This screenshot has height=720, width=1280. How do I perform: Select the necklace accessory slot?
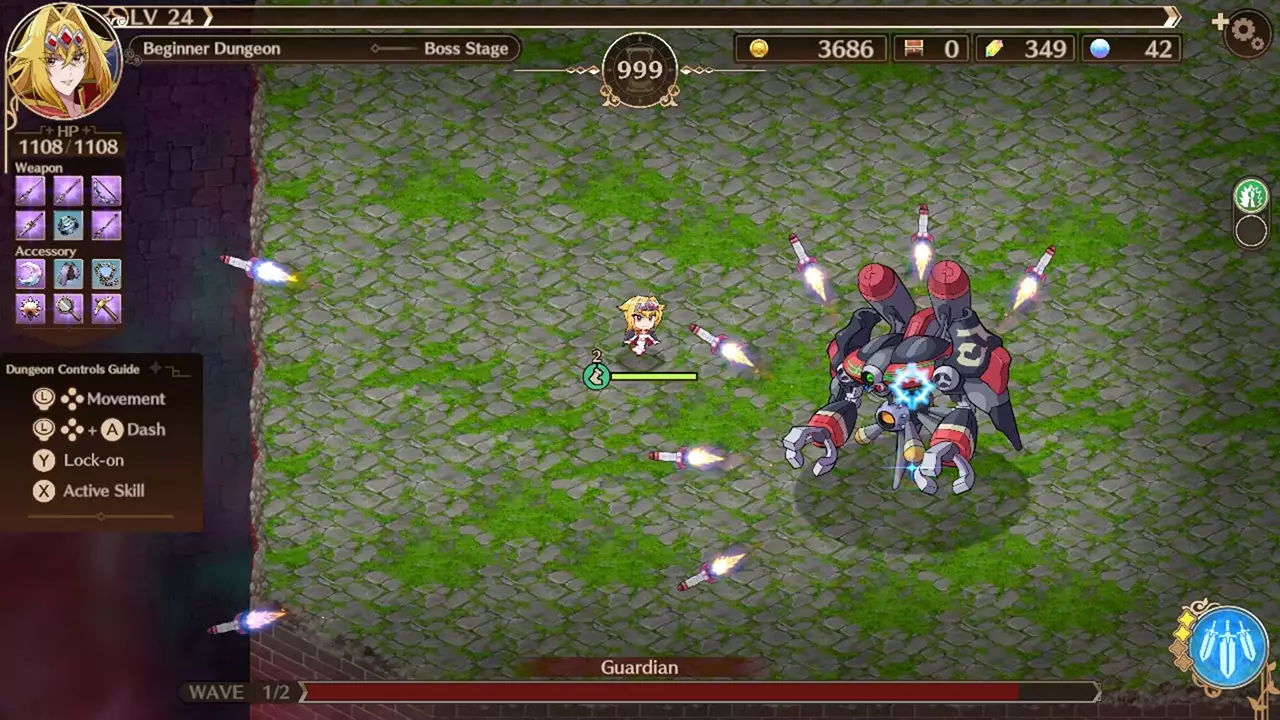(106, 275)
